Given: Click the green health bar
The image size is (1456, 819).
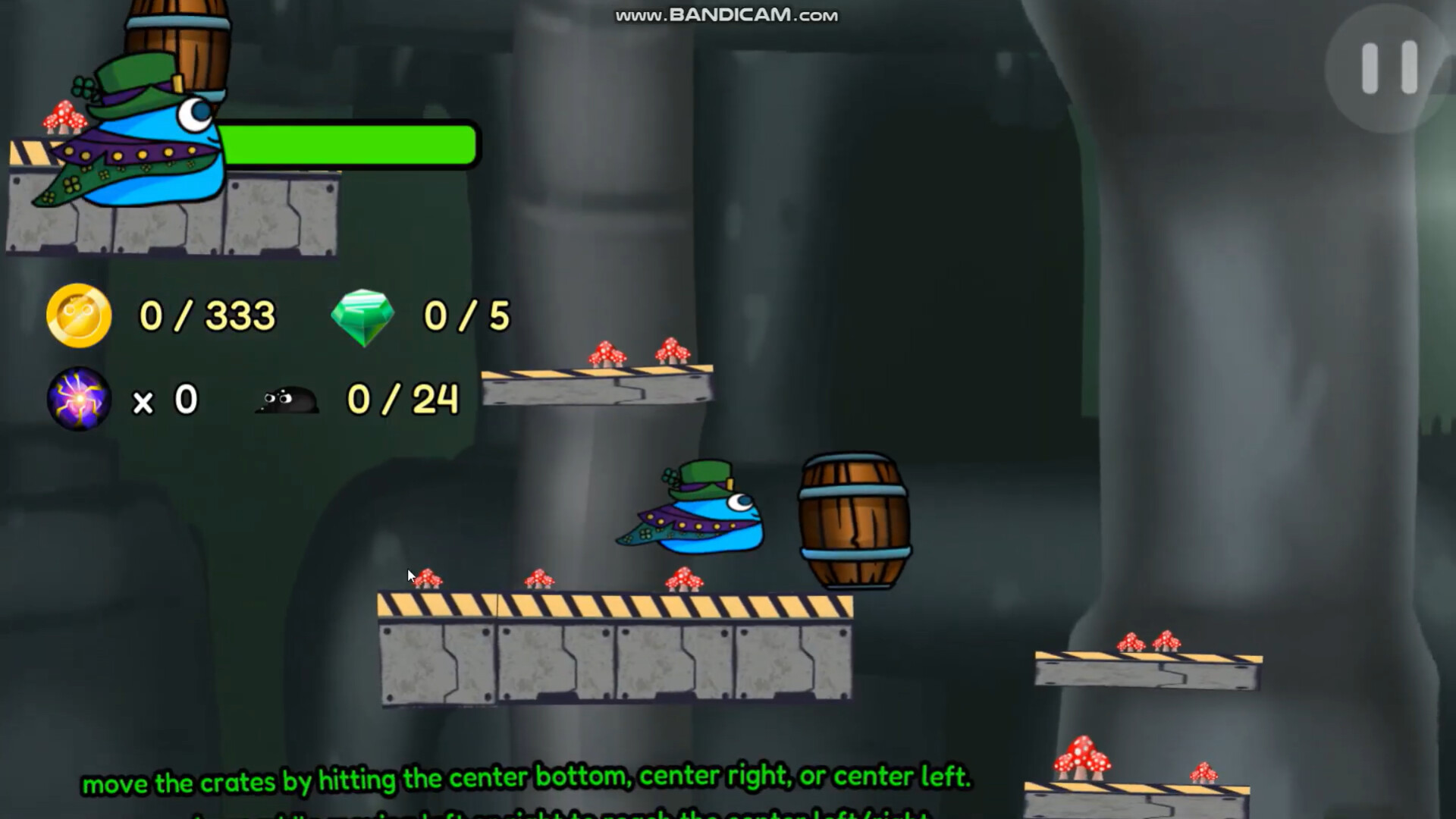Looking at the screenshot, I should click(349, 146).
